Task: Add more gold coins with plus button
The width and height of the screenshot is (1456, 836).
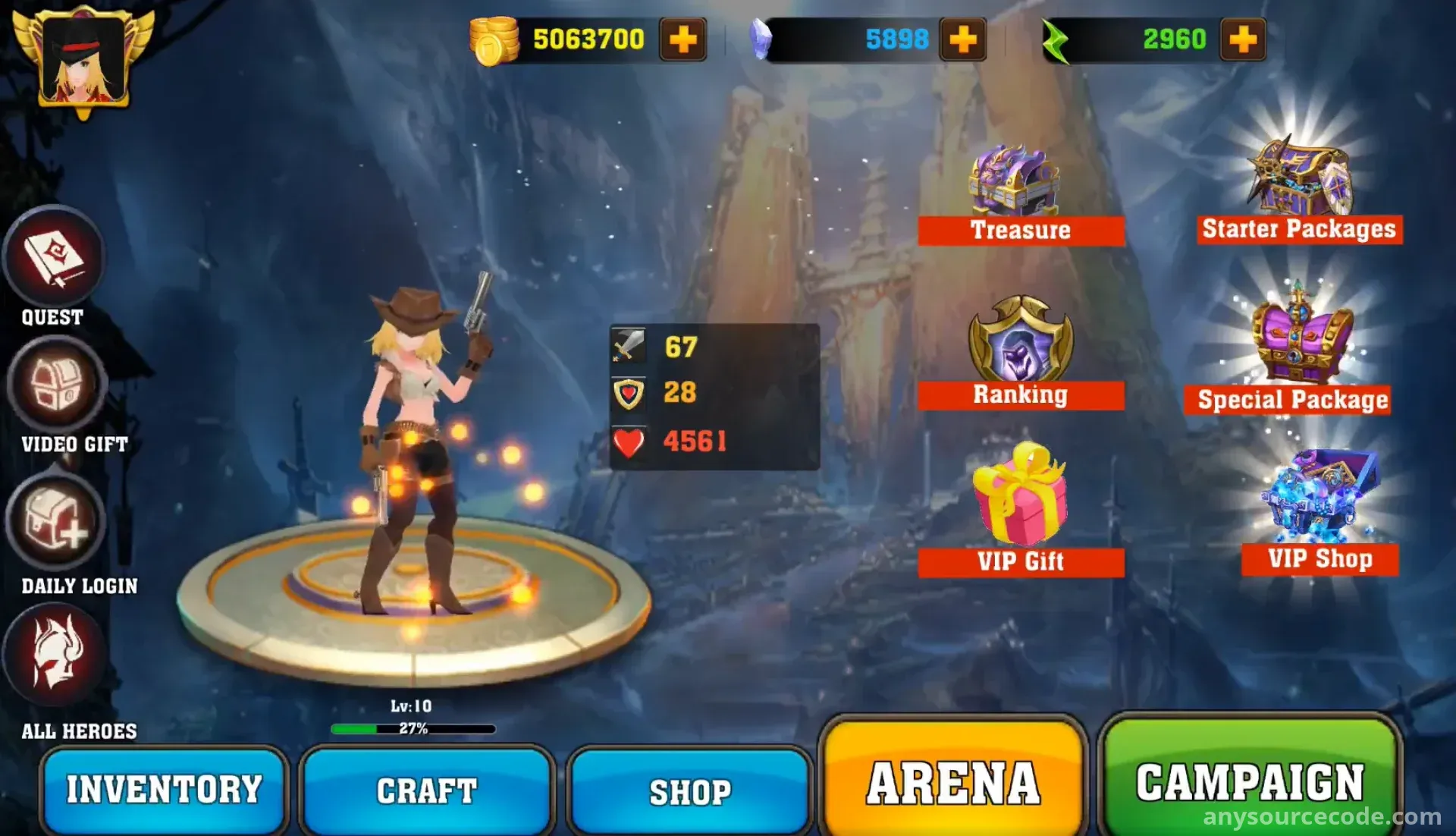Action: click(x=683, y=39)
